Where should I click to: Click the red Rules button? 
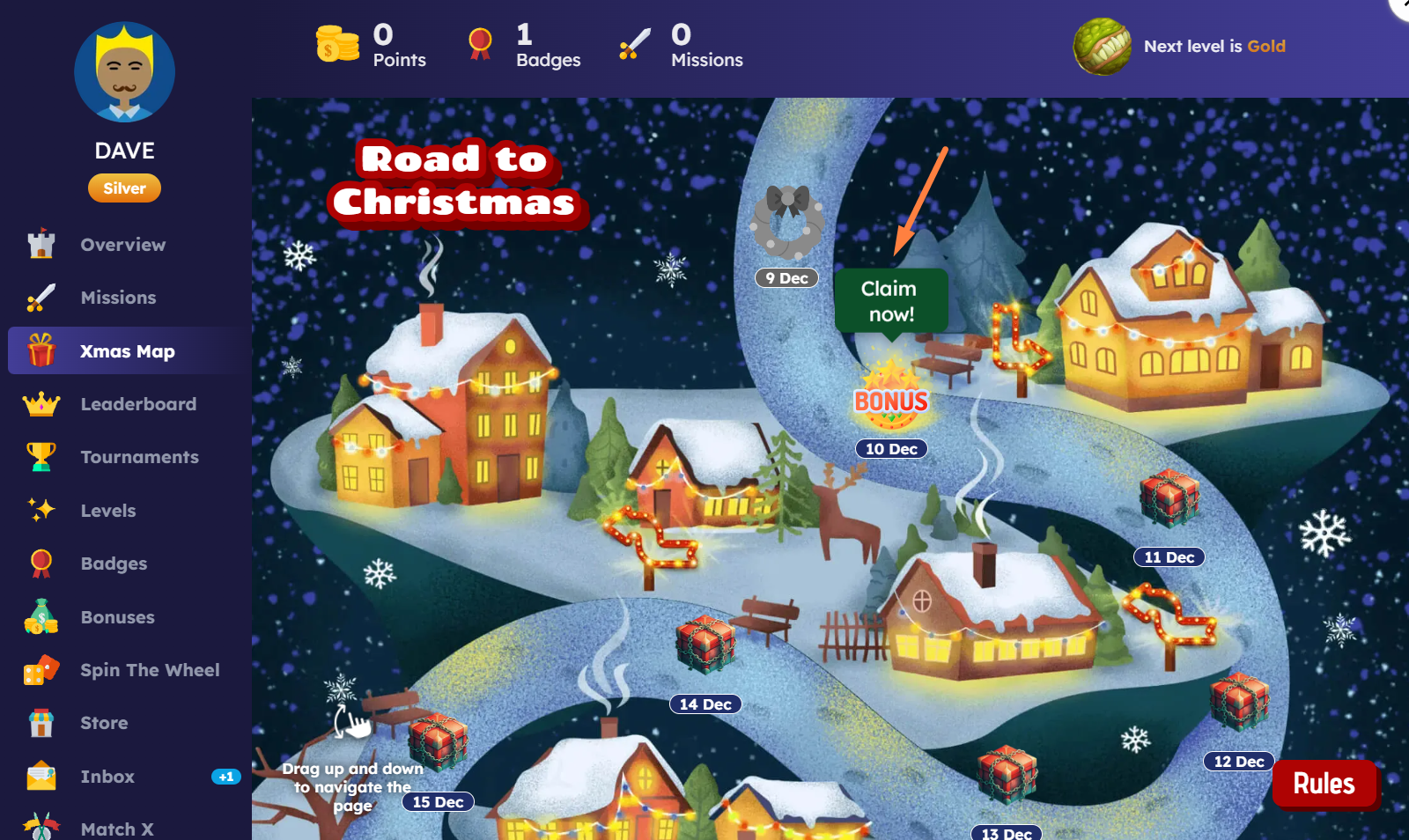[x=1324, y=784]
